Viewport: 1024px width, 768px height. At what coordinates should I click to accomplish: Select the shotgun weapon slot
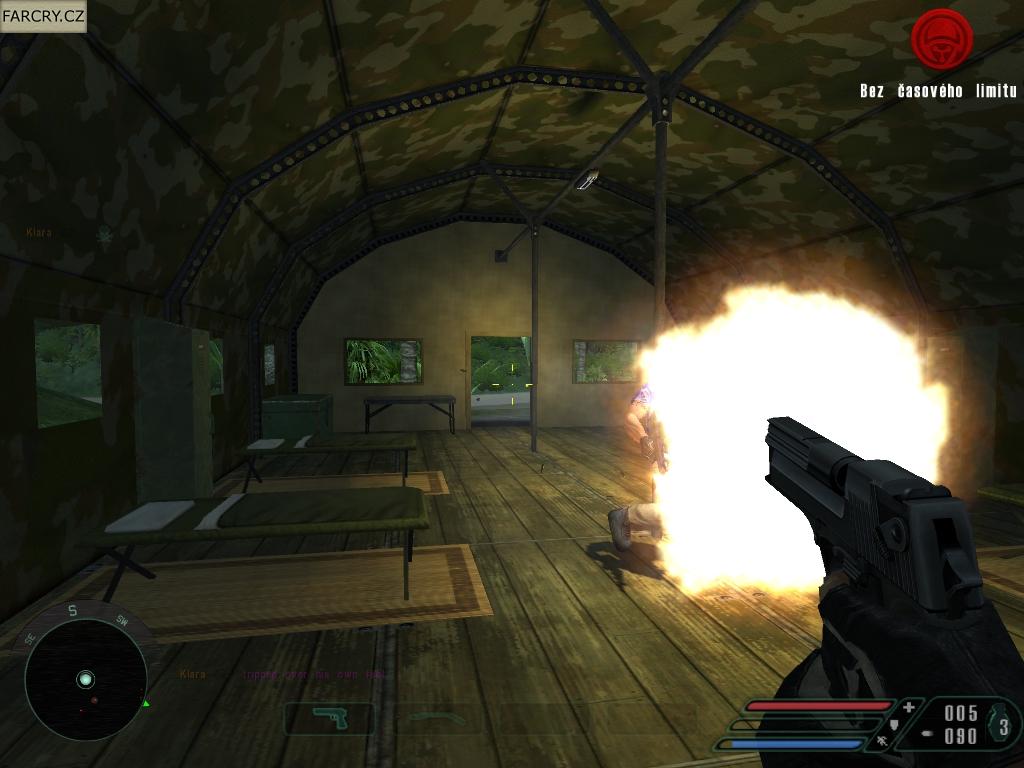(439, 717)
